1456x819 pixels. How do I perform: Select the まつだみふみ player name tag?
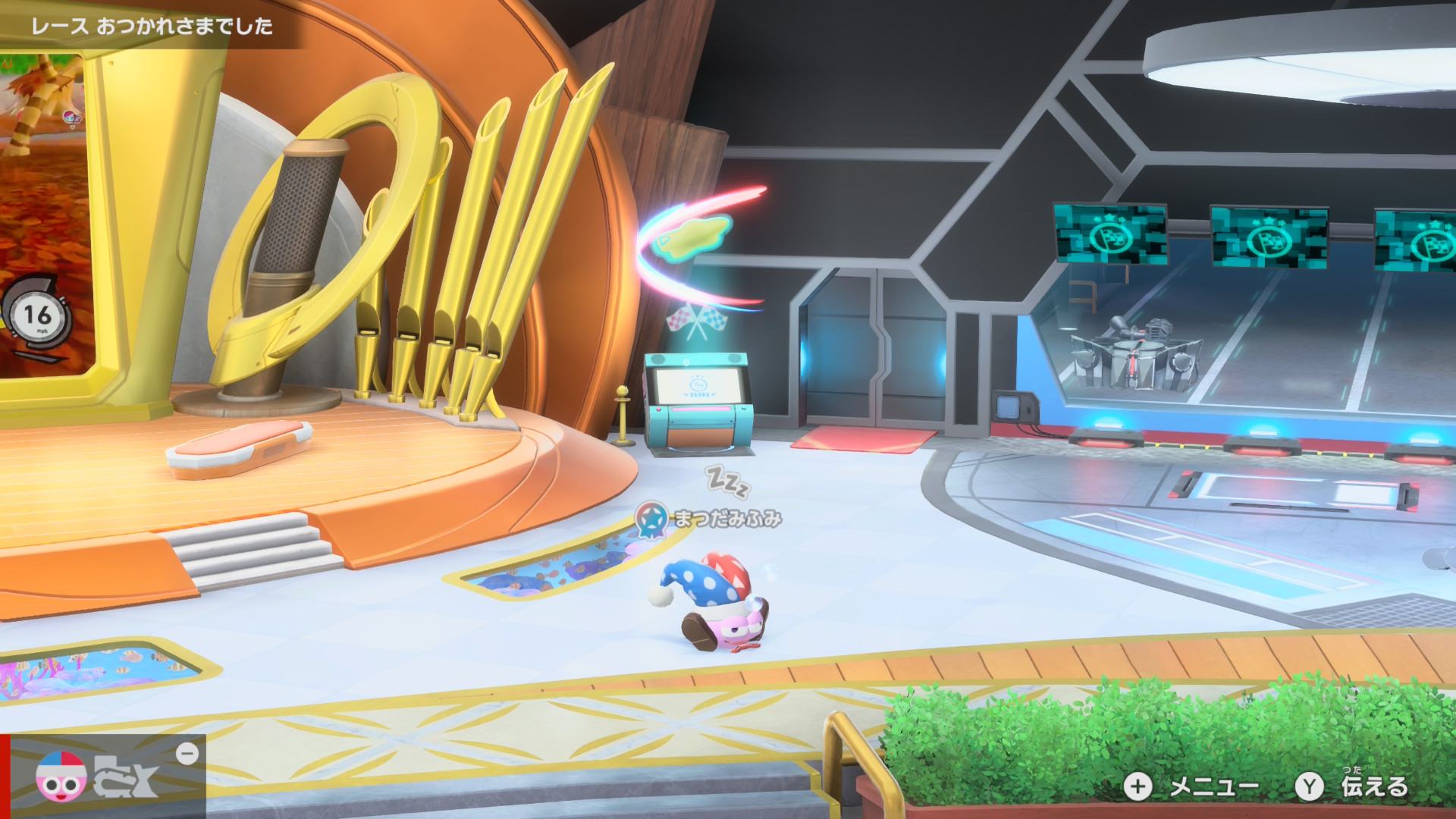pyautogui.click(x=726, y=519)
